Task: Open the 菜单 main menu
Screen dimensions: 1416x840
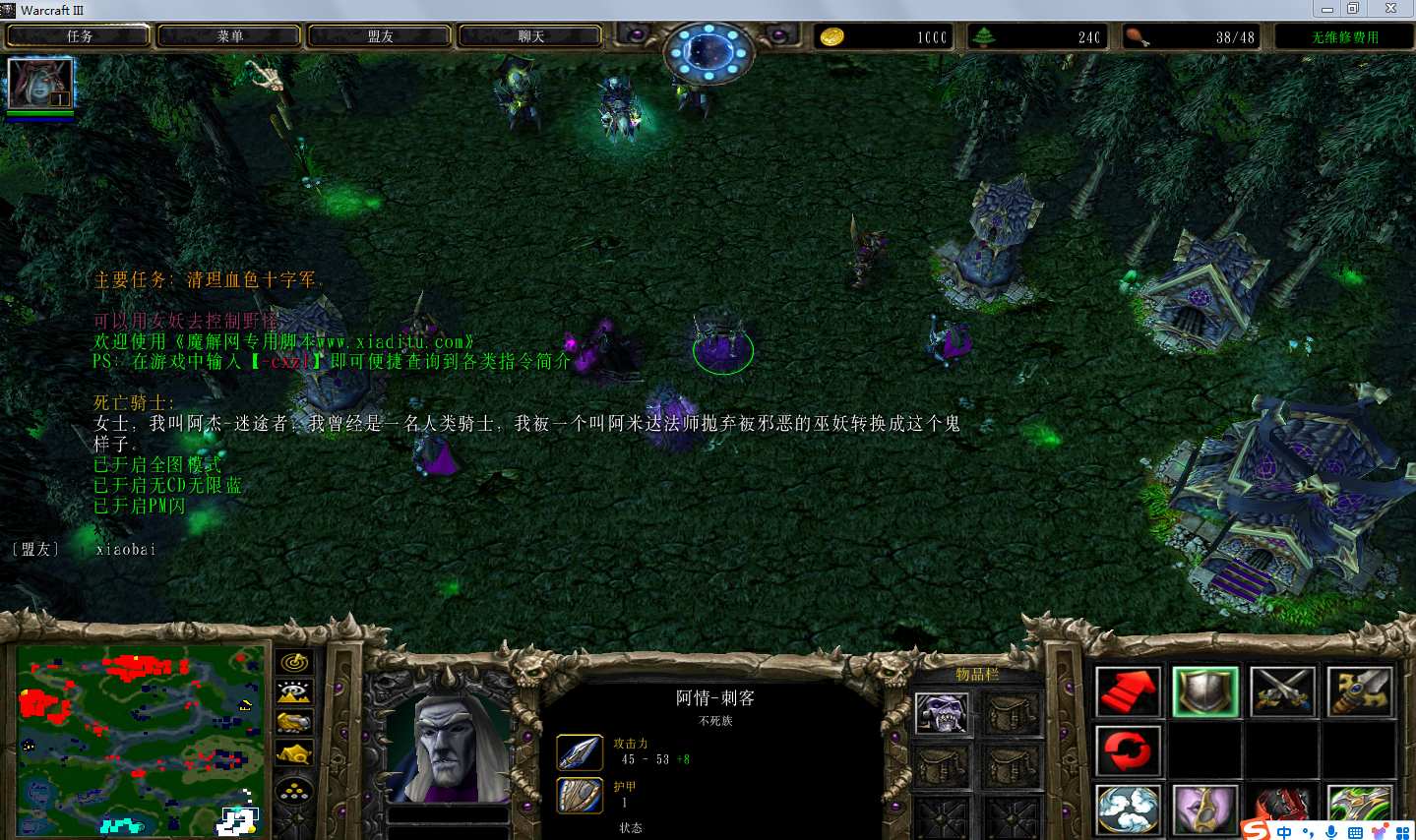Action: click(x=229, y=36)
